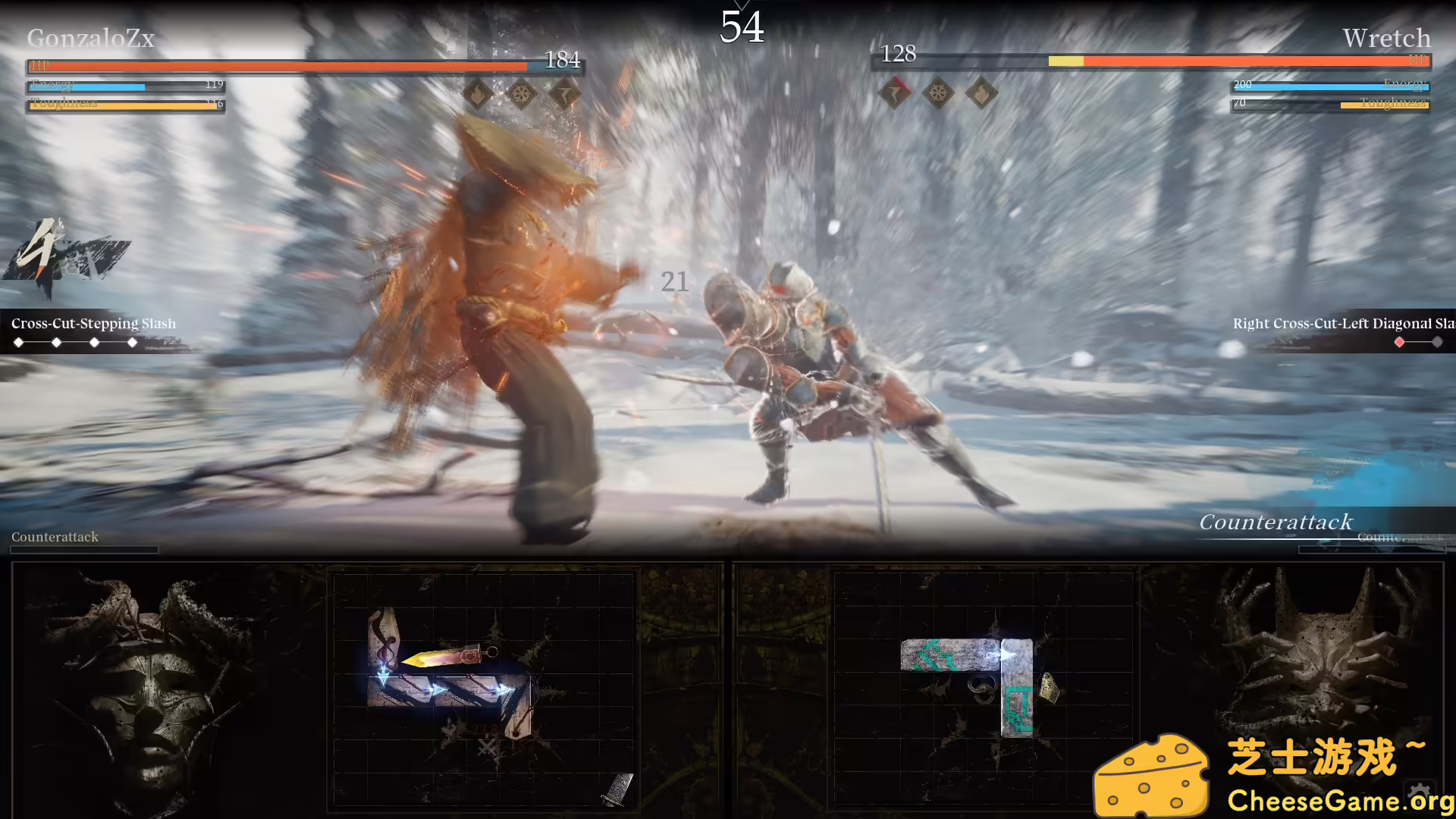Toggle the first diamond pip under Cross-Cut-Stepping Slash
The image size is (1456, 819).
point(19,342)
